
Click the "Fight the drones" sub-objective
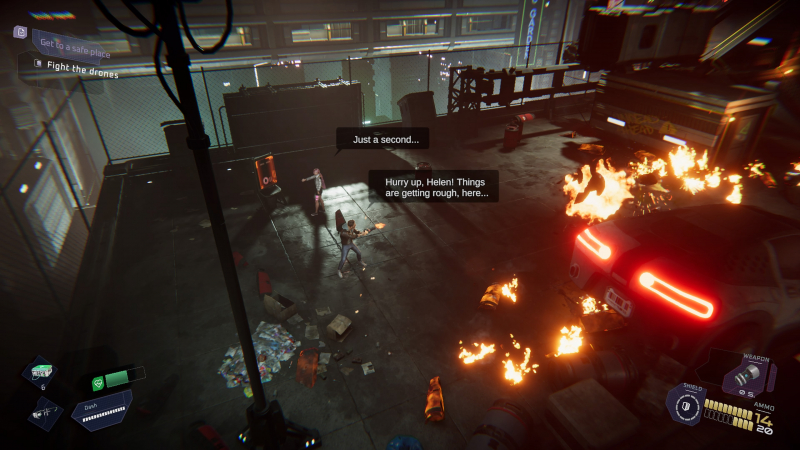[82, 73]
